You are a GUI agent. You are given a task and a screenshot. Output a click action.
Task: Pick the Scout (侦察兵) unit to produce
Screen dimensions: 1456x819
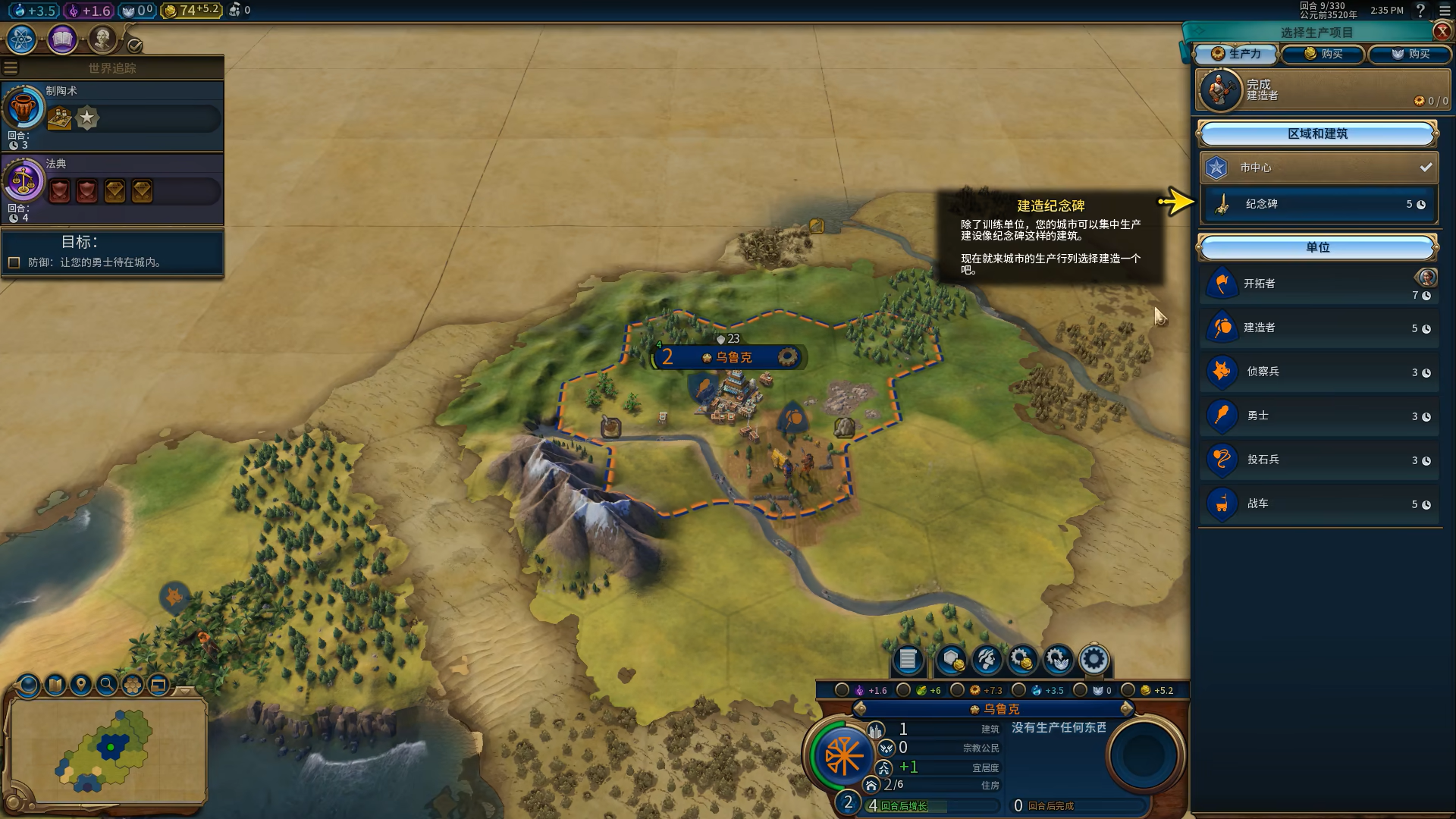1318,372
